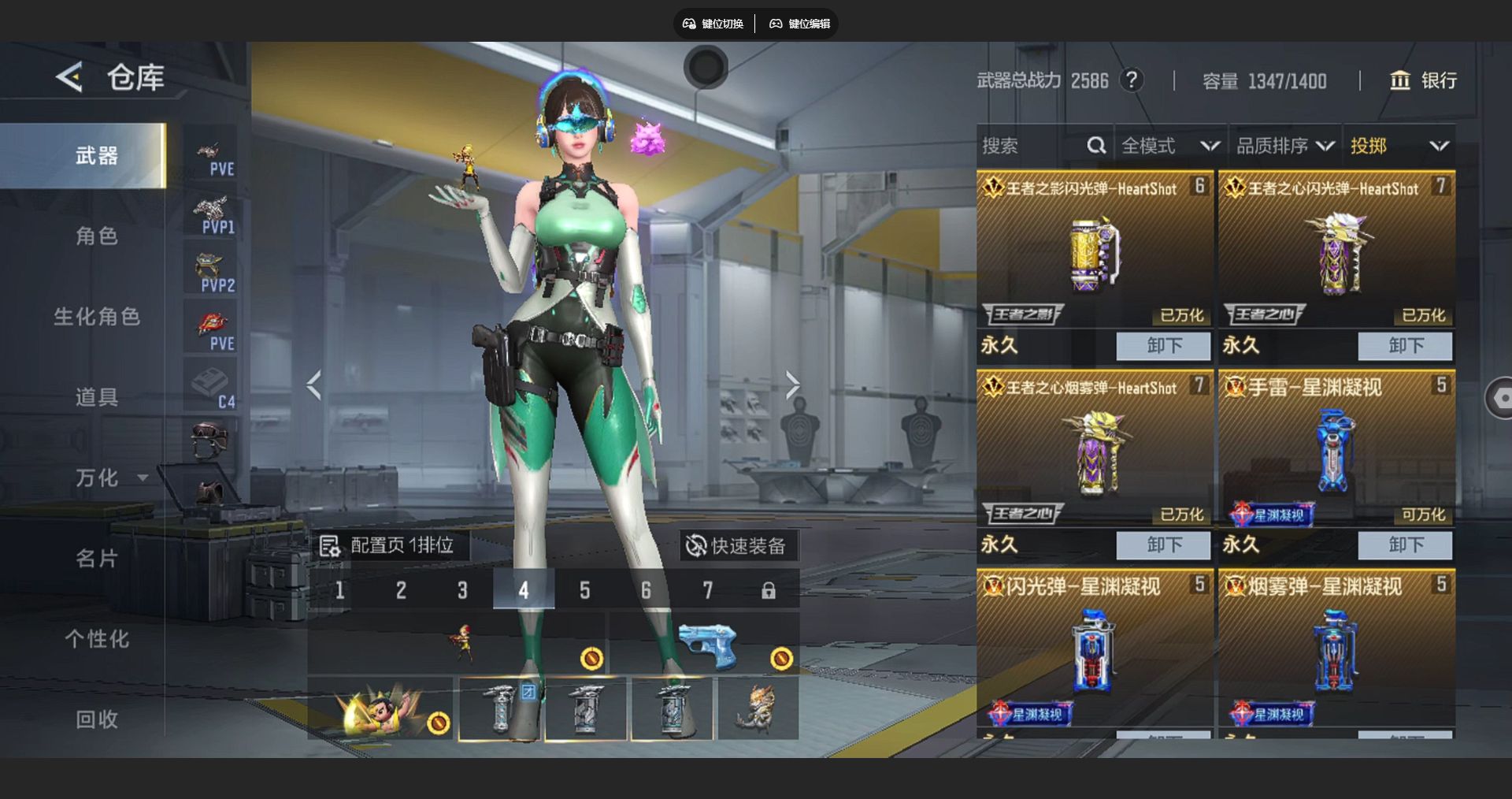
Task: Open the 键位编辑 key mapping editor
Action: tap(800, 24)
